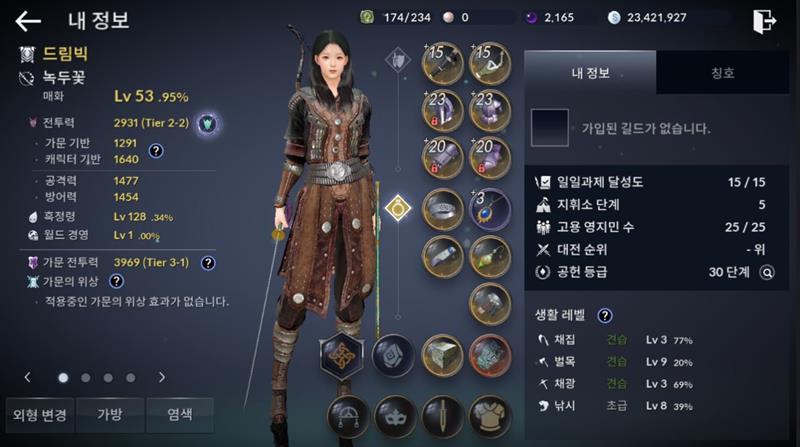Open the chest armor costume slot
Image resolution: width=800 pixels, height=447 pixels.
(489, 416)
